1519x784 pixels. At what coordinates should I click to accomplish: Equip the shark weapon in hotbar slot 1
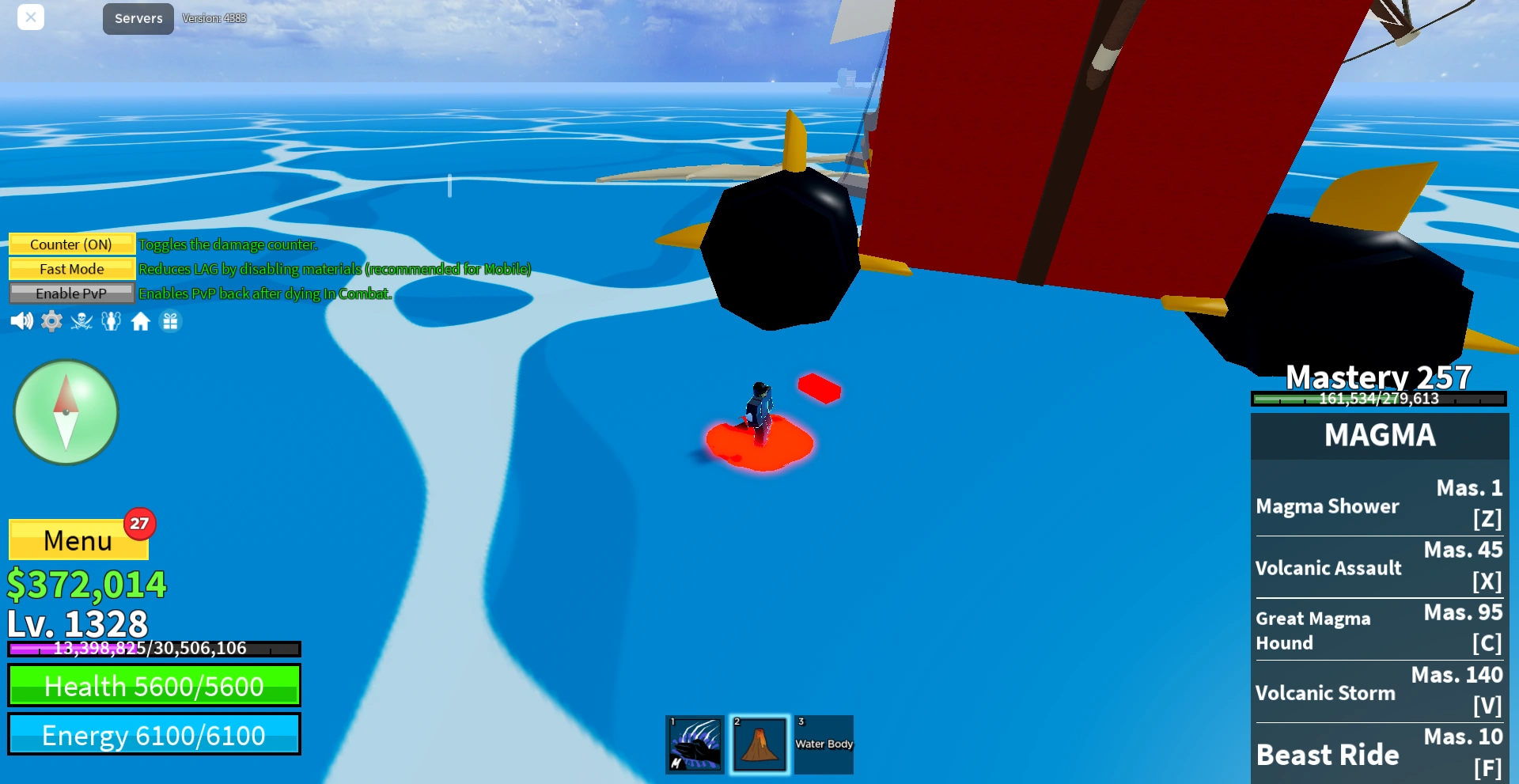(695, 744)
